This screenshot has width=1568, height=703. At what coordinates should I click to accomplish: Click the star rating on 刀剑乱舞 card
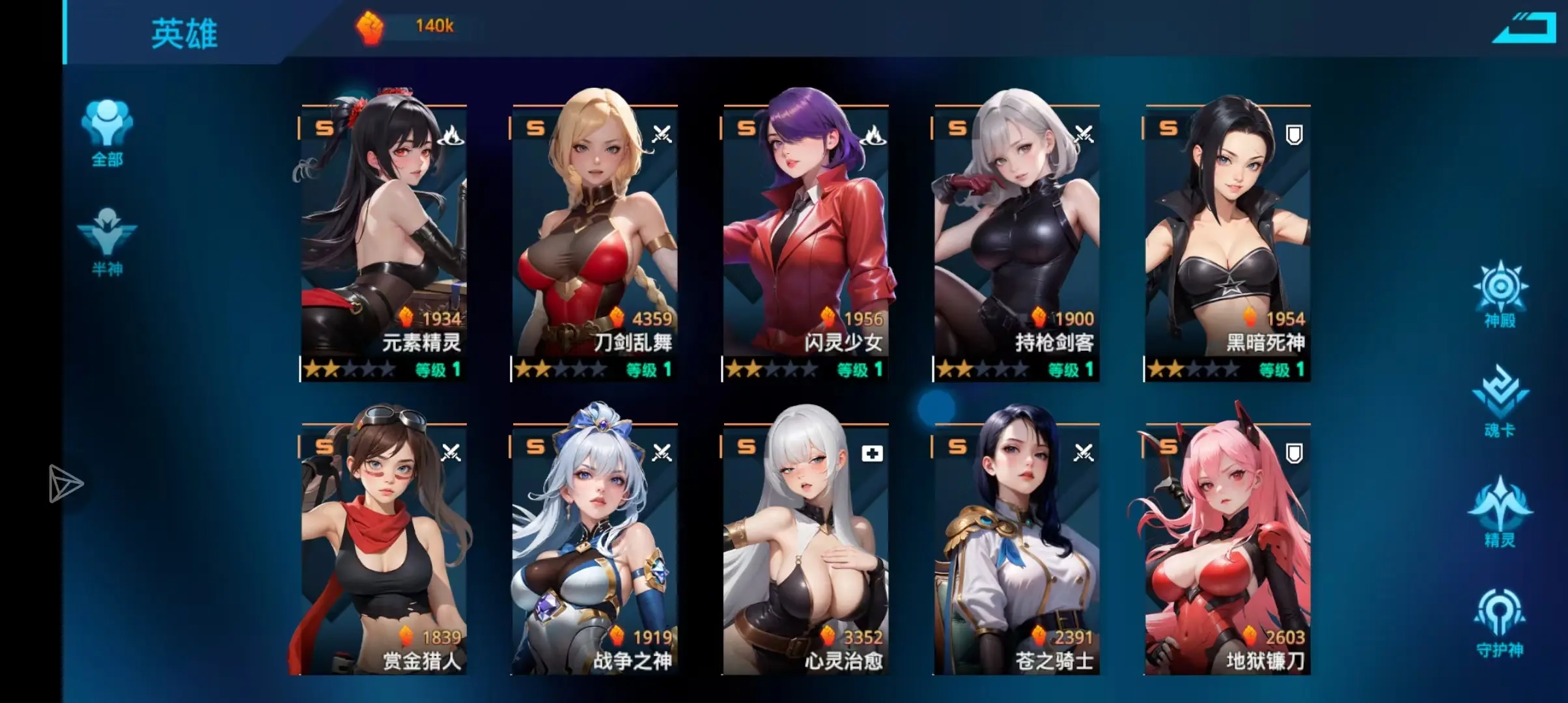pos(560,370)
